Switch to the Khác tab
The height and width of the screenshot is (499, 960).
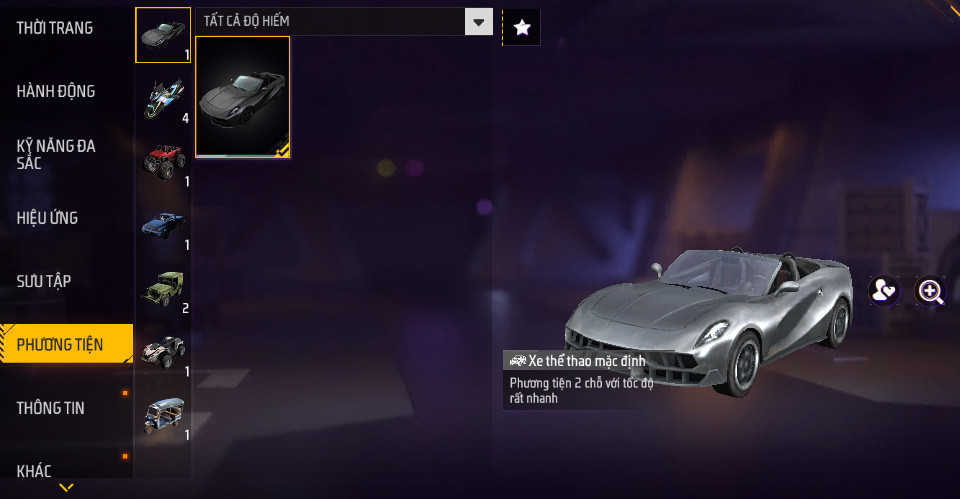point(34,470)
